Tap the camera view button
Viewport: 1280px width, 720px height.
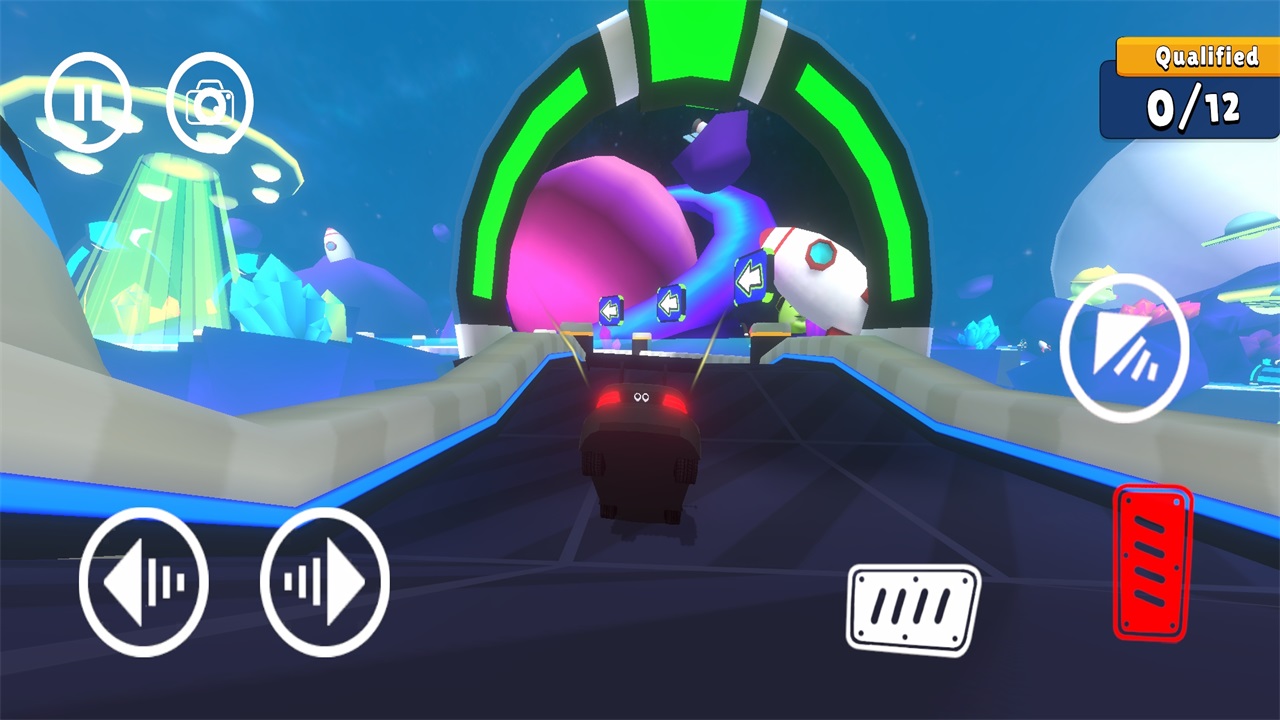click(x=210, y=102)
